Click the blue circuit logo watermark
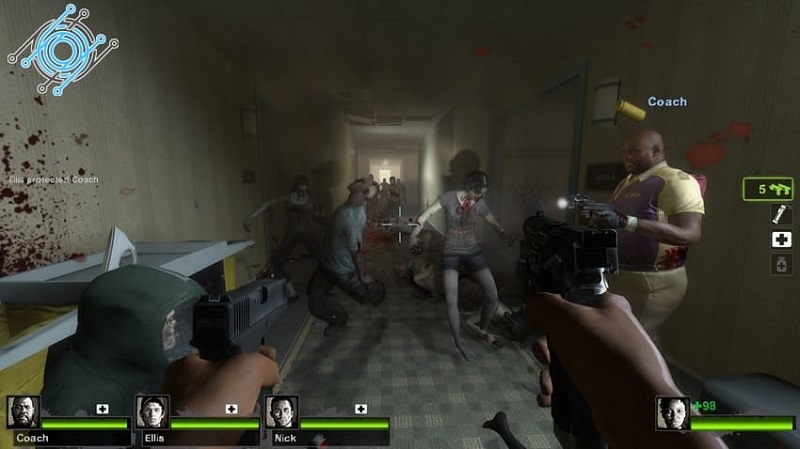This screenshot has width=800, height=449. point(62,49)
